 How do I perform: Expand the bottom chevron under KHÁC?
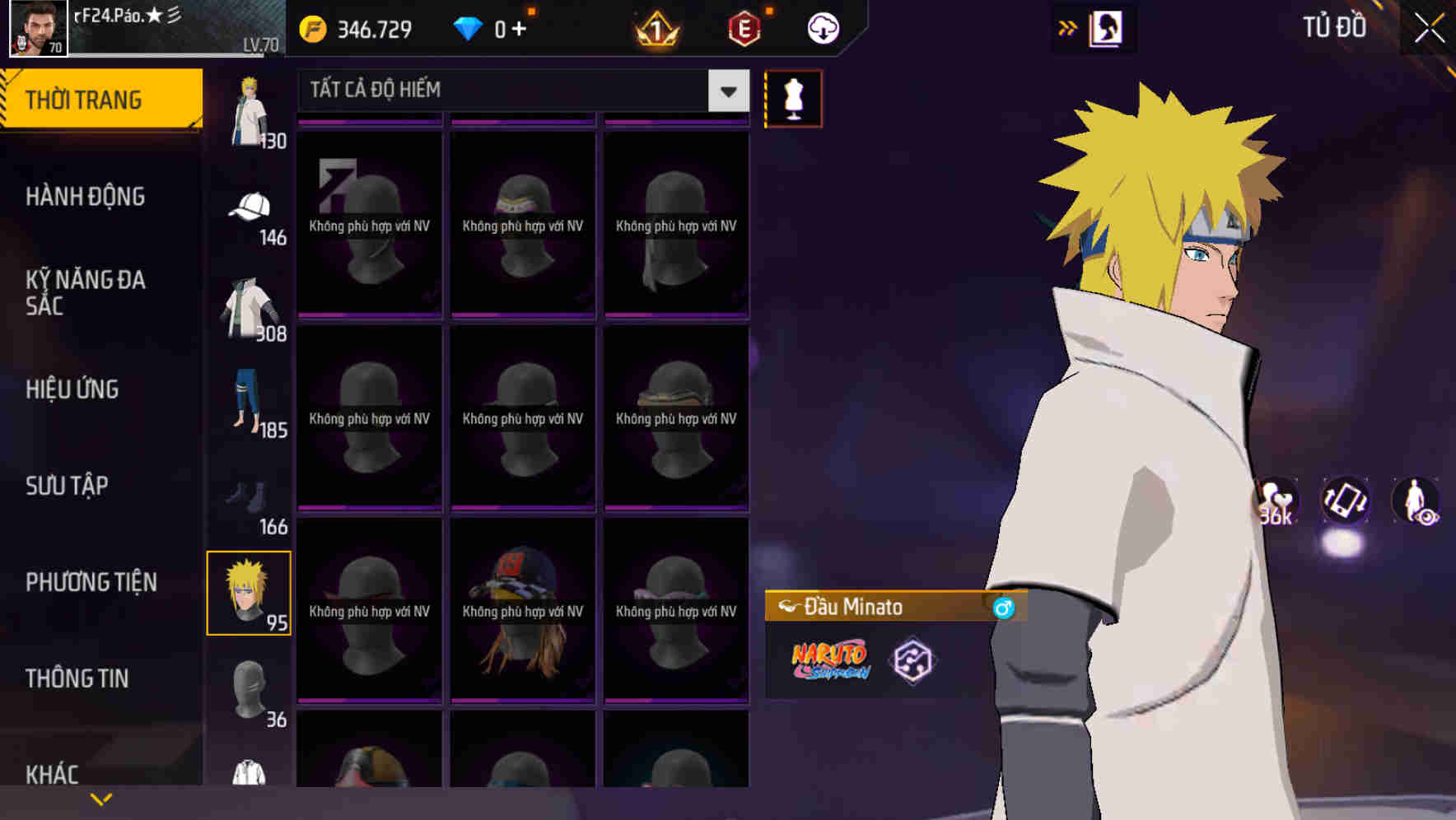pos(100,798)
